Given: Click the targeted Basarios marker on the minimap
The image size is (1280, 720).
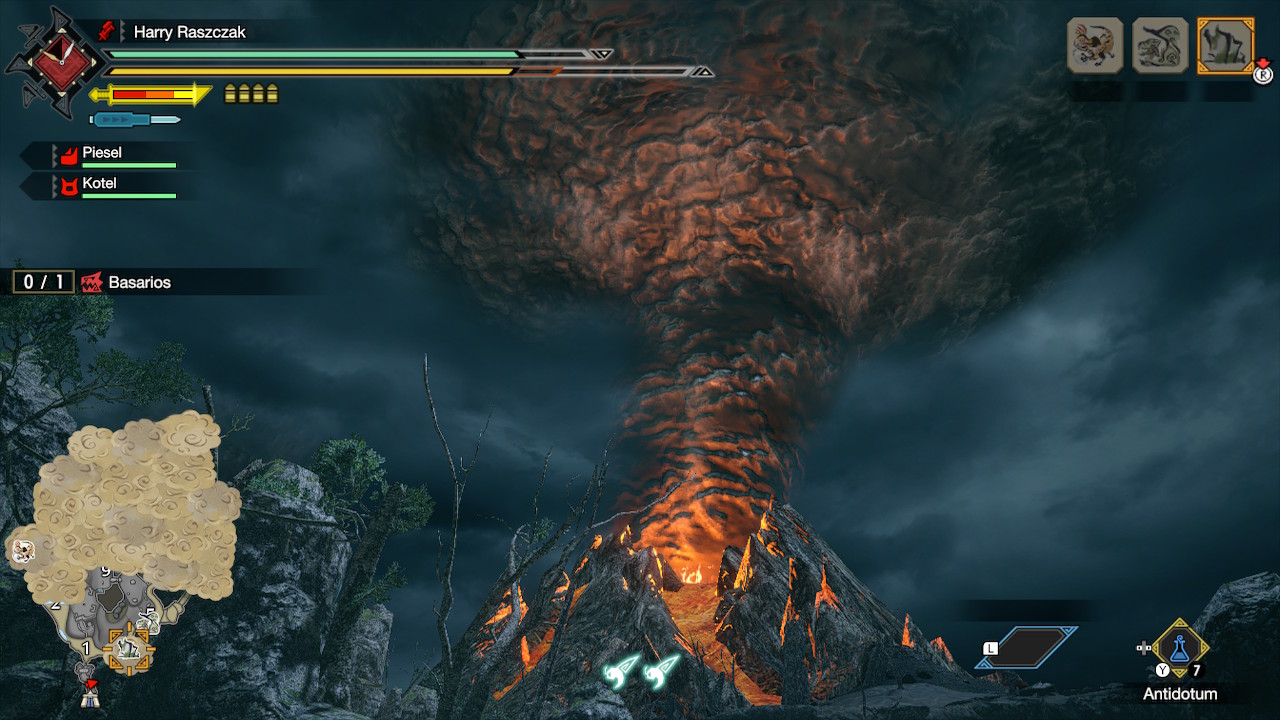Looking at the screenshot, I should point(129,650).
